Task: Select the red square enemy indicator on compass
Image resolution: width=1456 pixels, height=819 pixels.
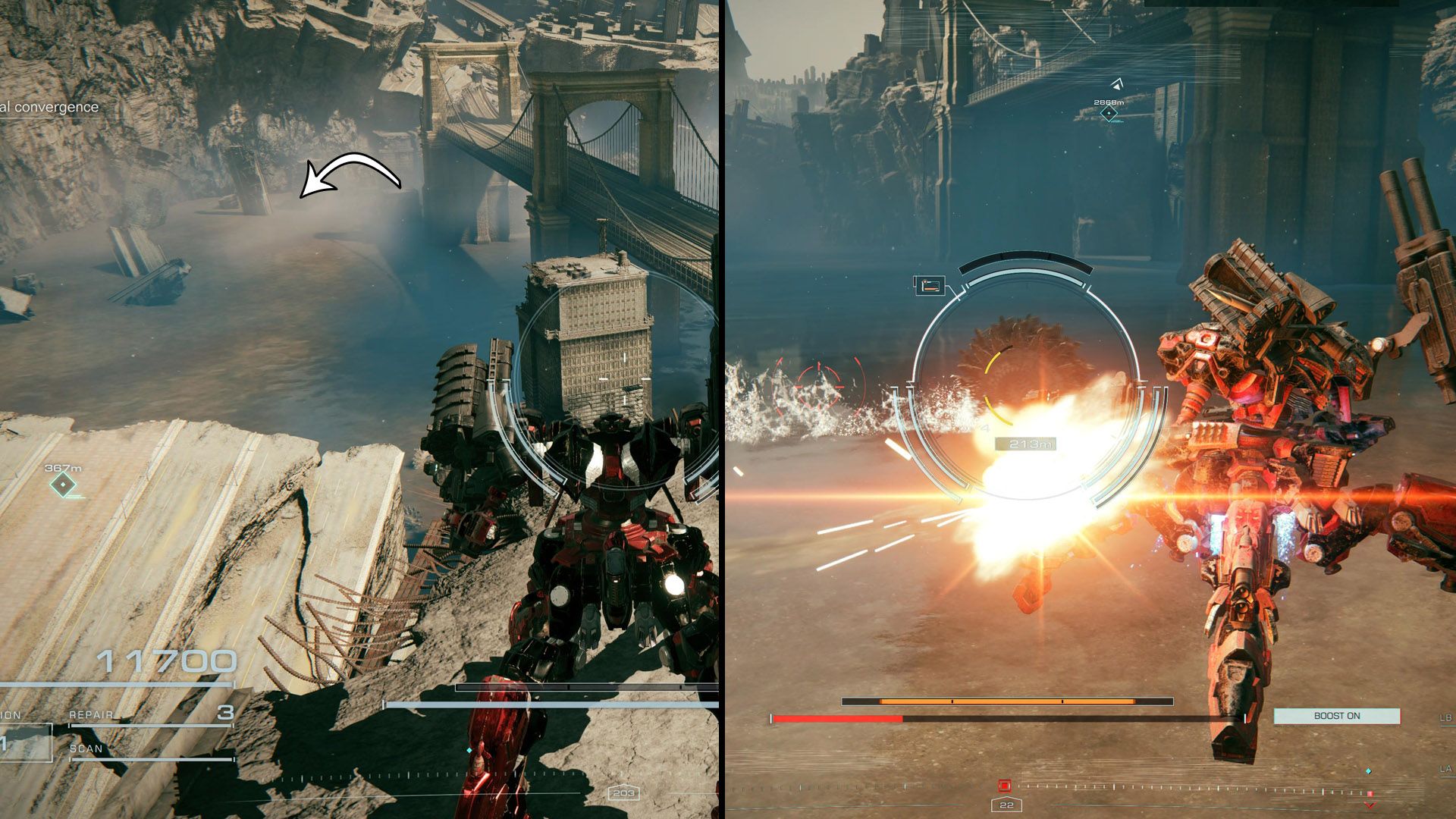Action: tap(1005, 786)
